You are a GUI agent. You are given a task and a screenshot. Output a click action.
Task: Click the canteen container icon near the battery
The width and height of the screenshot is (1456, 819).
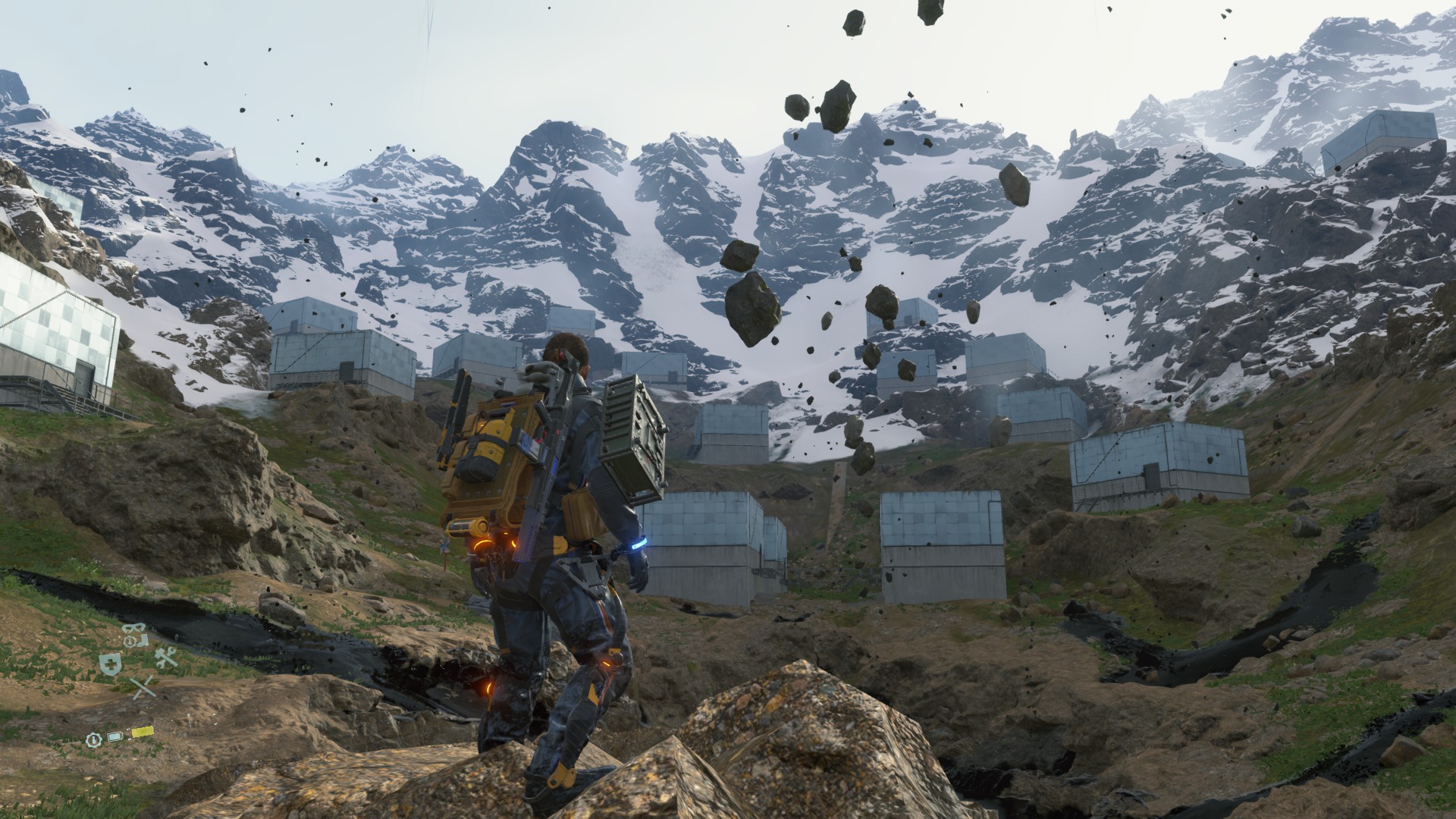(x=115, y=736)
